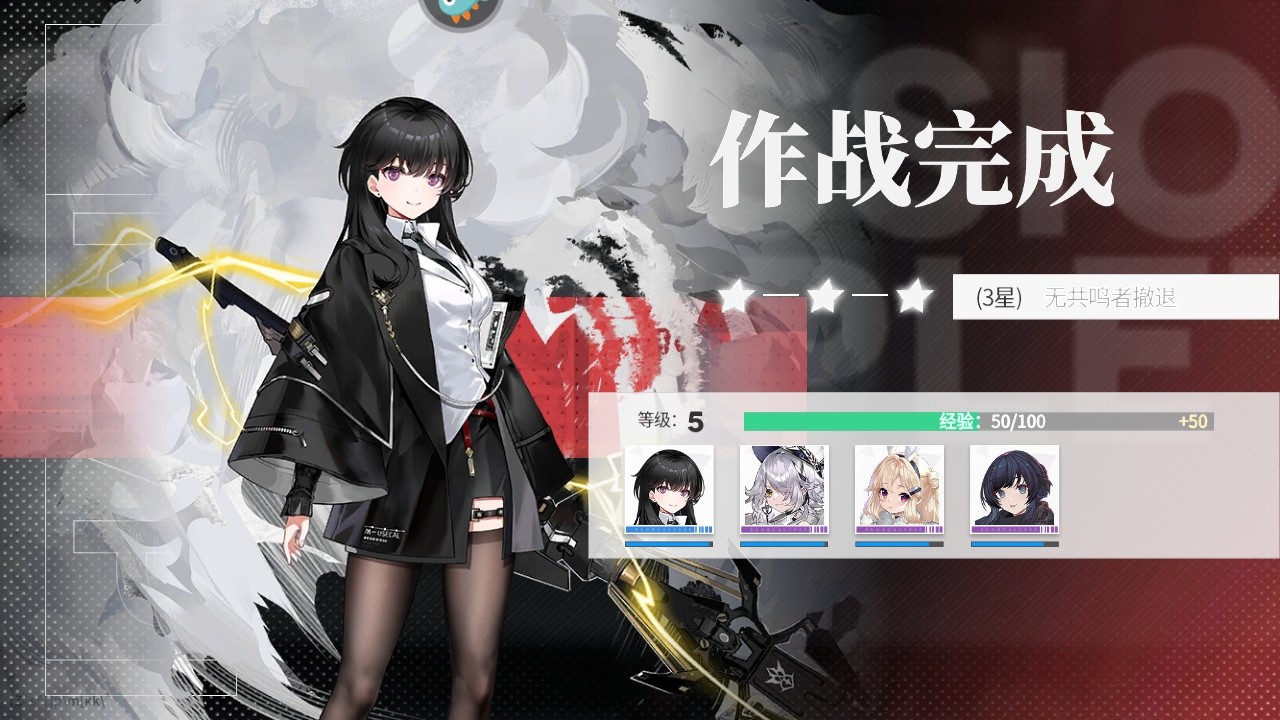The width and height of the screenshot is (1280, 720).
Task: Select the first combat rating star
Action: [737, 295]
